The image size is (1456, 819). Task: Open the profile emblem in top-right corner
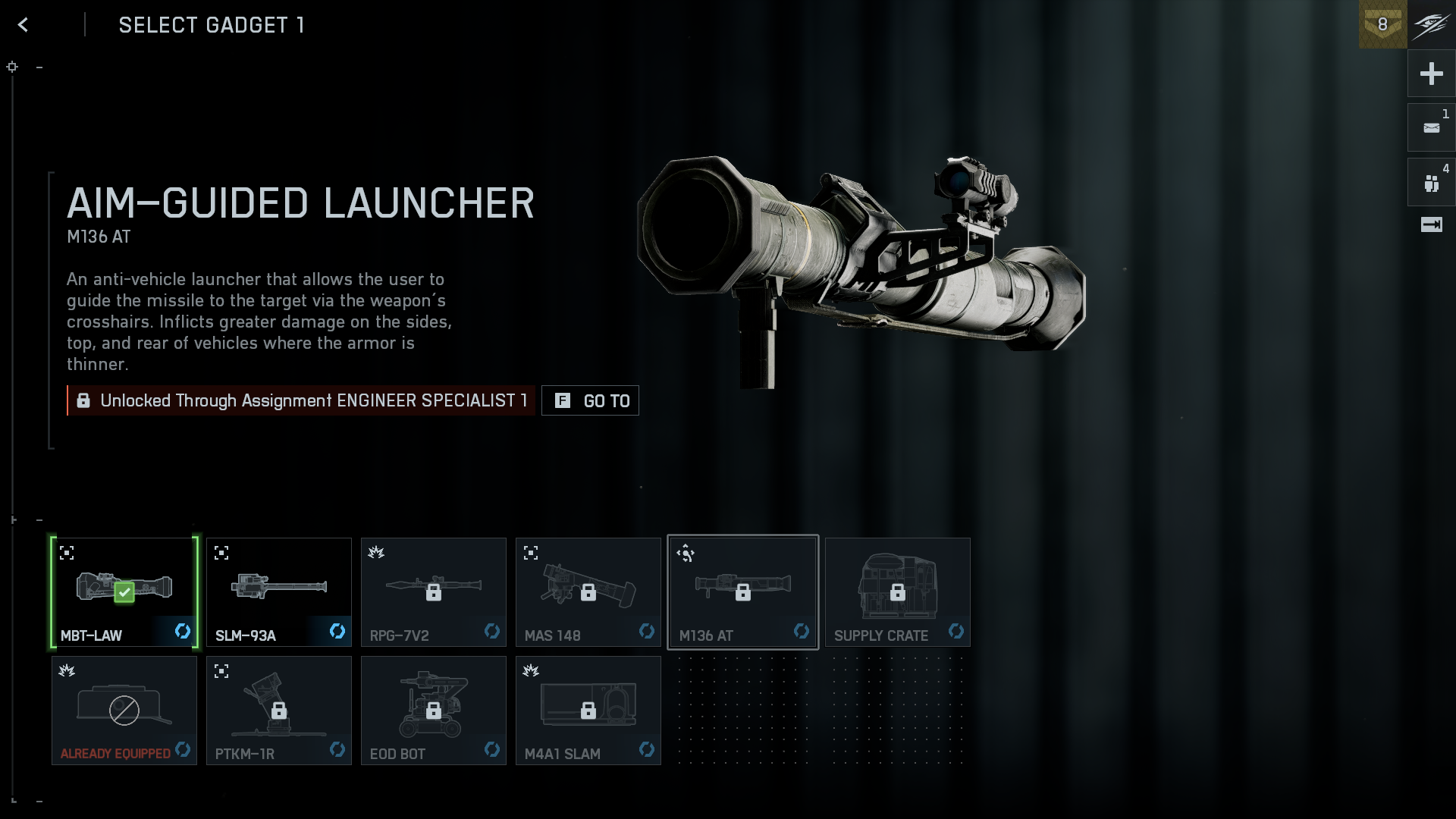[1432, 24]
